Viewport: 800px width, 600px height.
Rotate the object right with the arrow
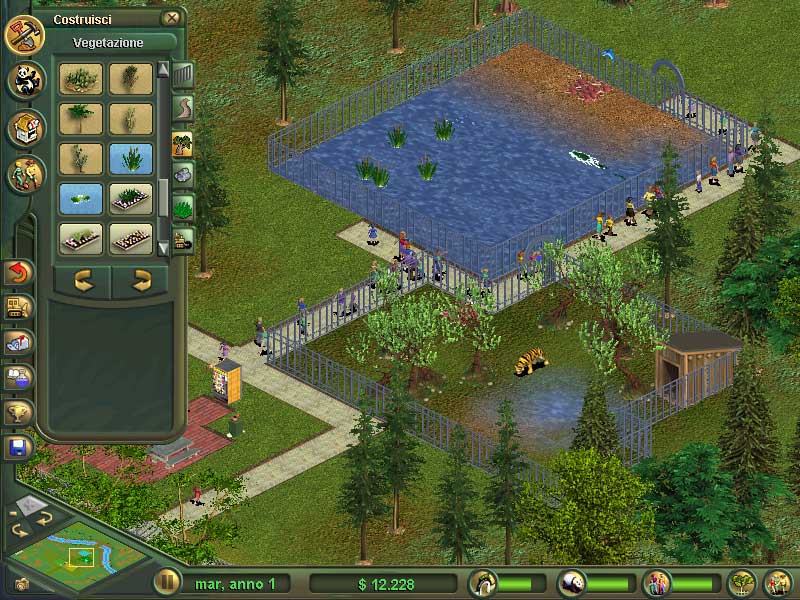(x=139, y=281)
